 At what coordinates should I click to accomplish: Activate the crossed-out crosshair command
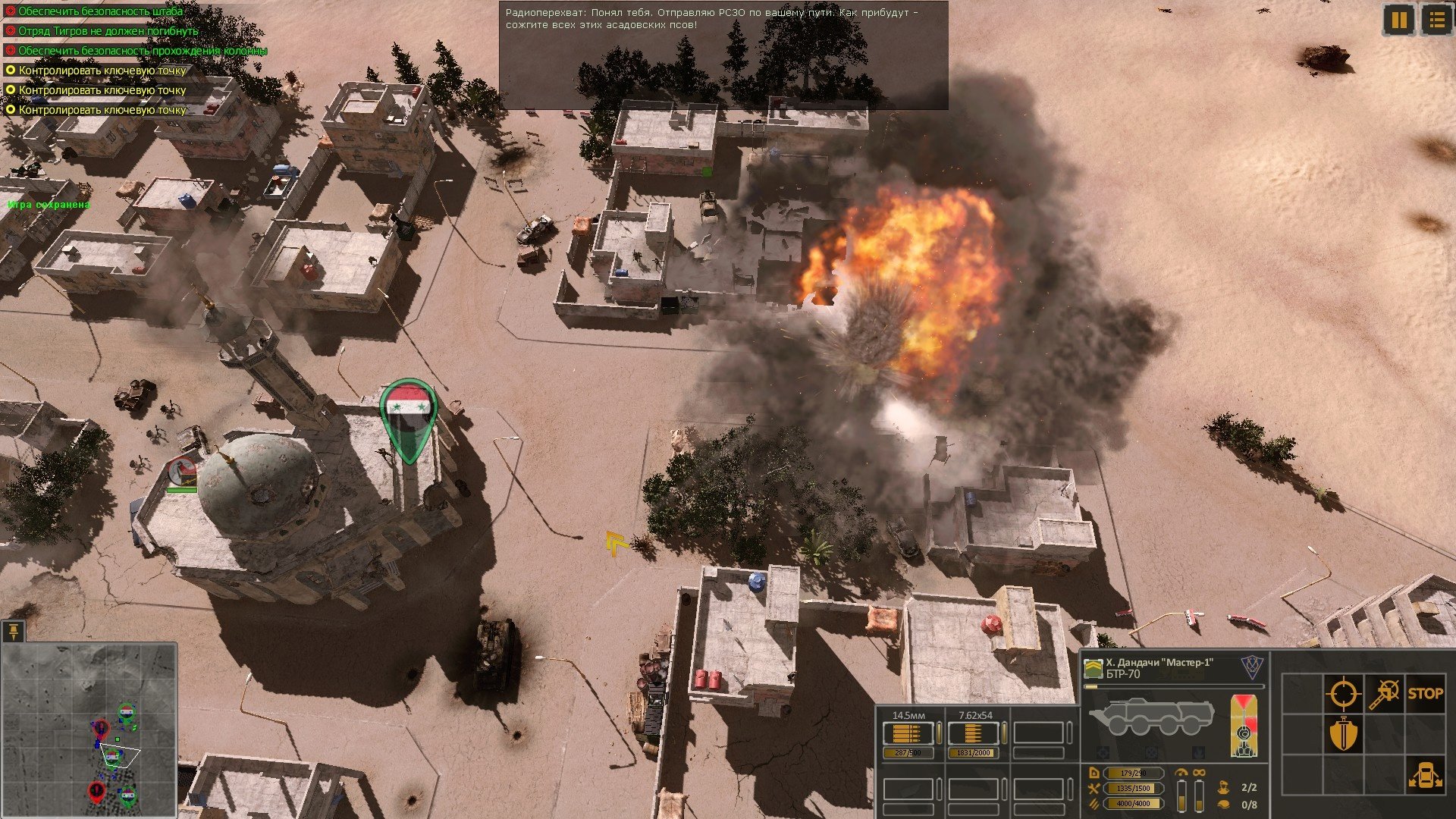[1384, 693]
